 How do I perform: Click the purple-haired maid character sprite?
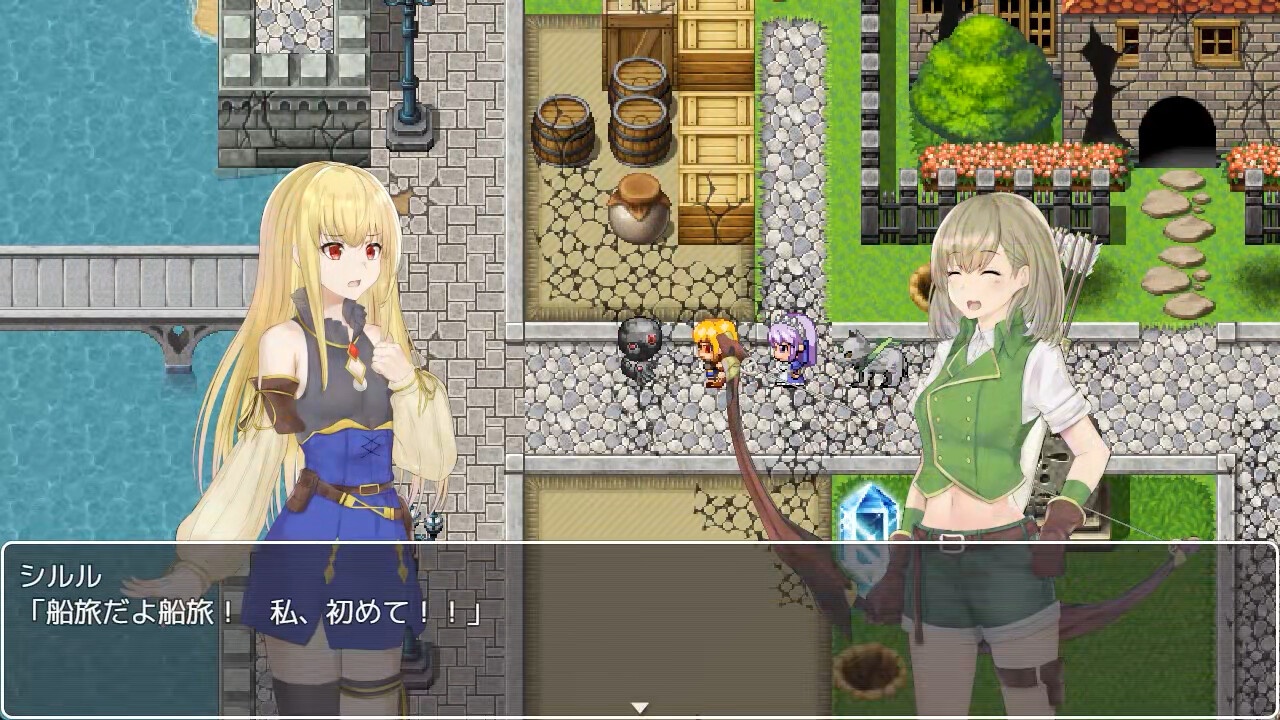pyautogui.click(x=785, y=350)
